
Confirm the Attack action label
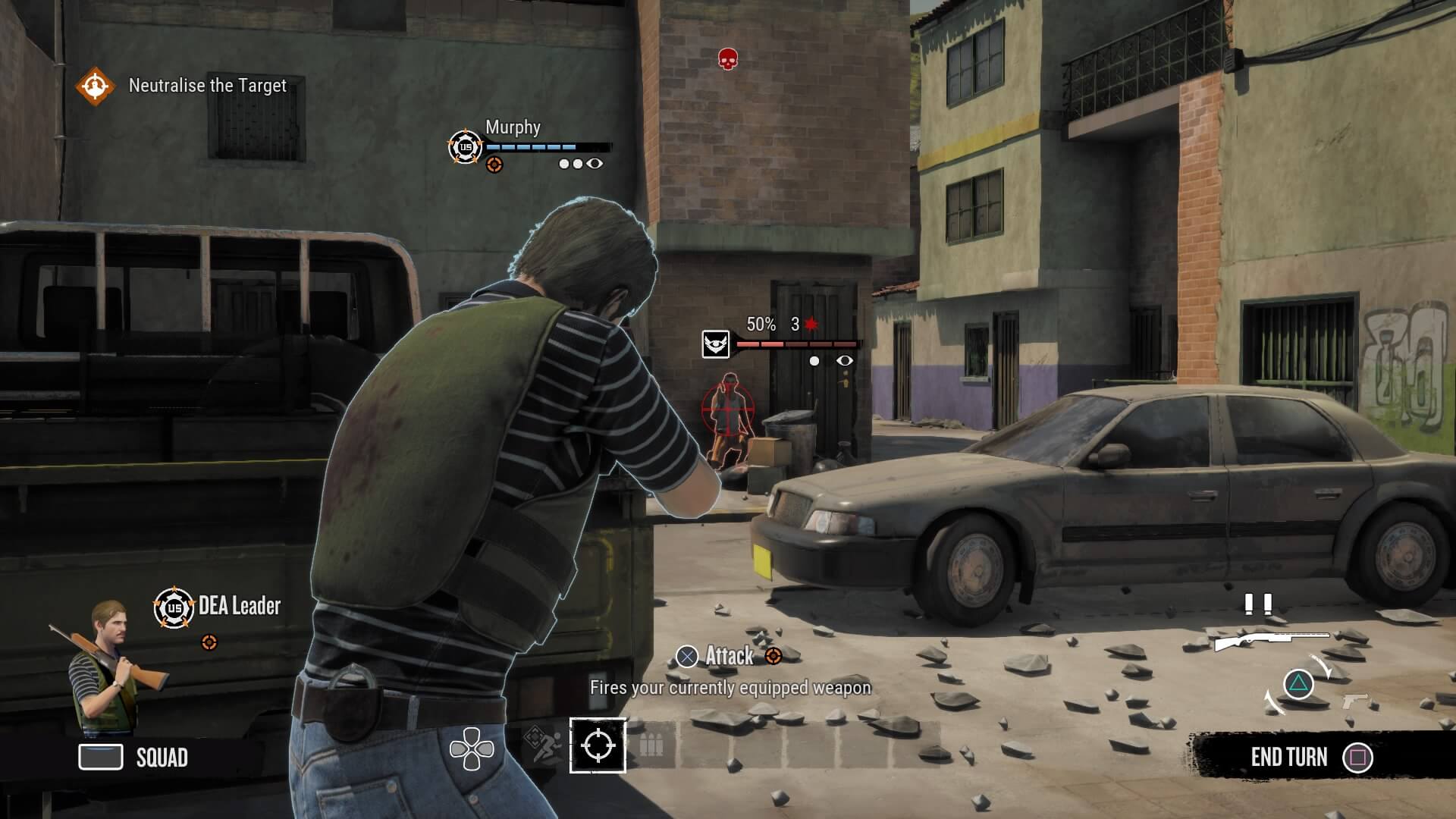point(728,656)
